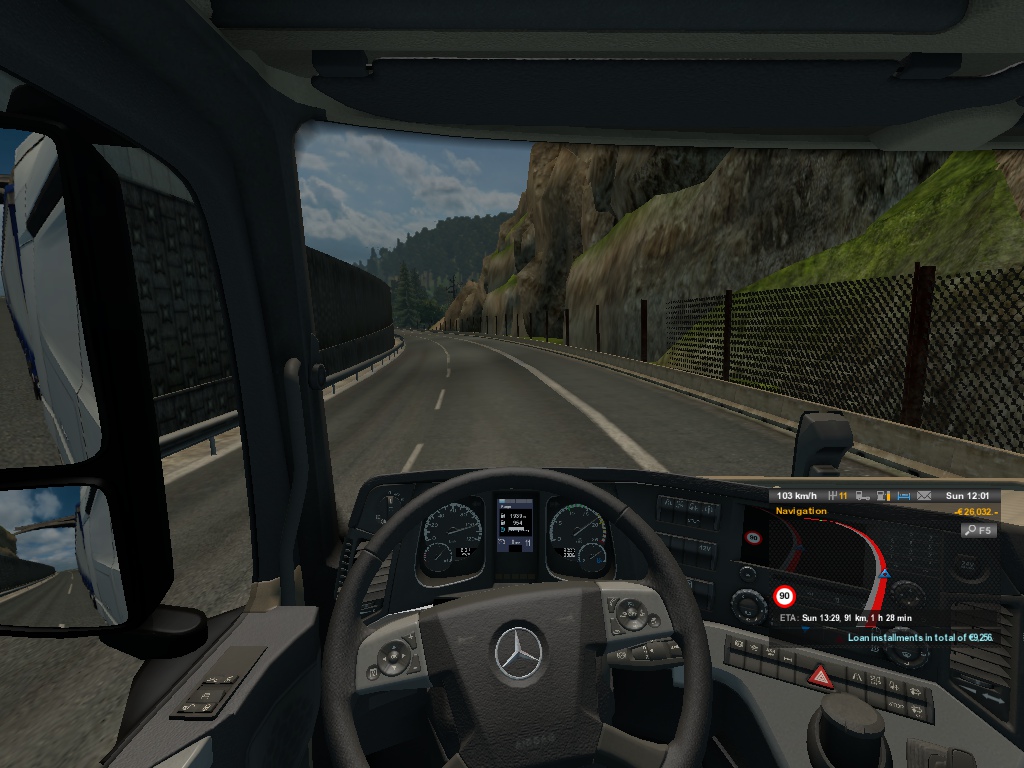The height and width of the screenshot is (768, 1024).
Task: Show the truck damage icon
Action: tap(861, 495)
